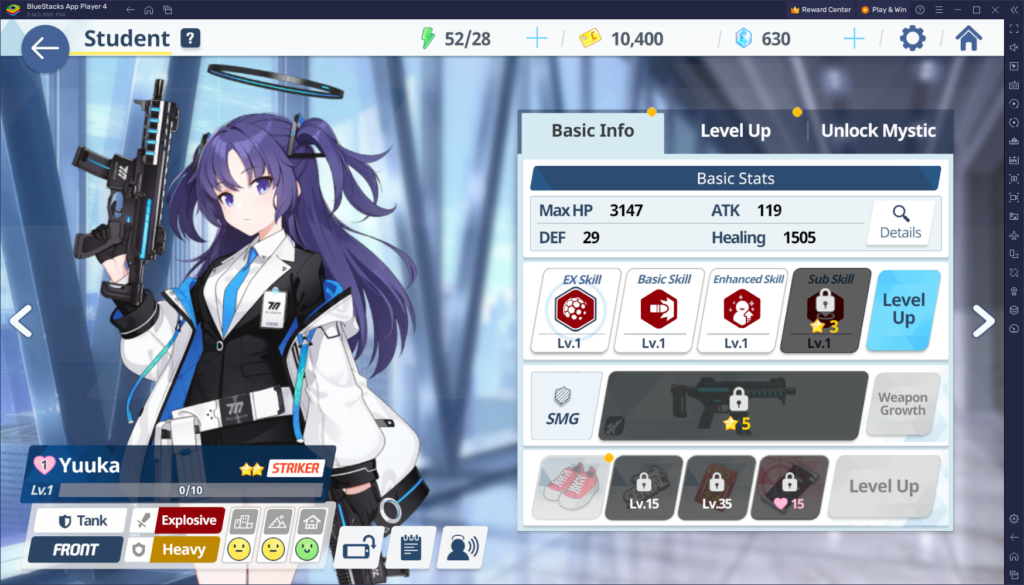Open the Unlock Mystic tab
The height and width of the screenshot is (585, 1024).
click(878, 131)
